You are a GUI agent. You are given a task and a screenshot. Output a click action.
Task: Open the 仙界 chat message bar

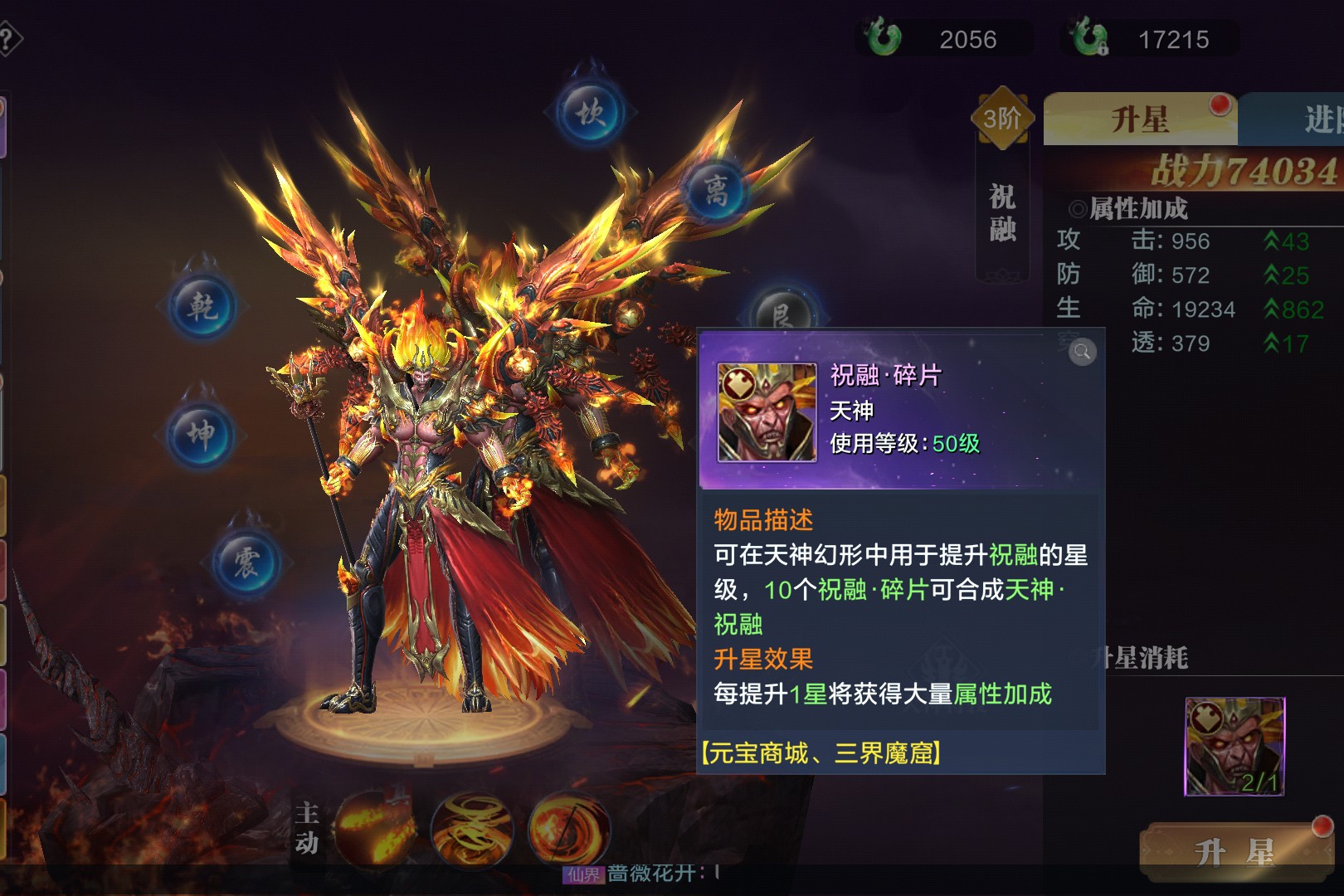(x=647, y=874)
